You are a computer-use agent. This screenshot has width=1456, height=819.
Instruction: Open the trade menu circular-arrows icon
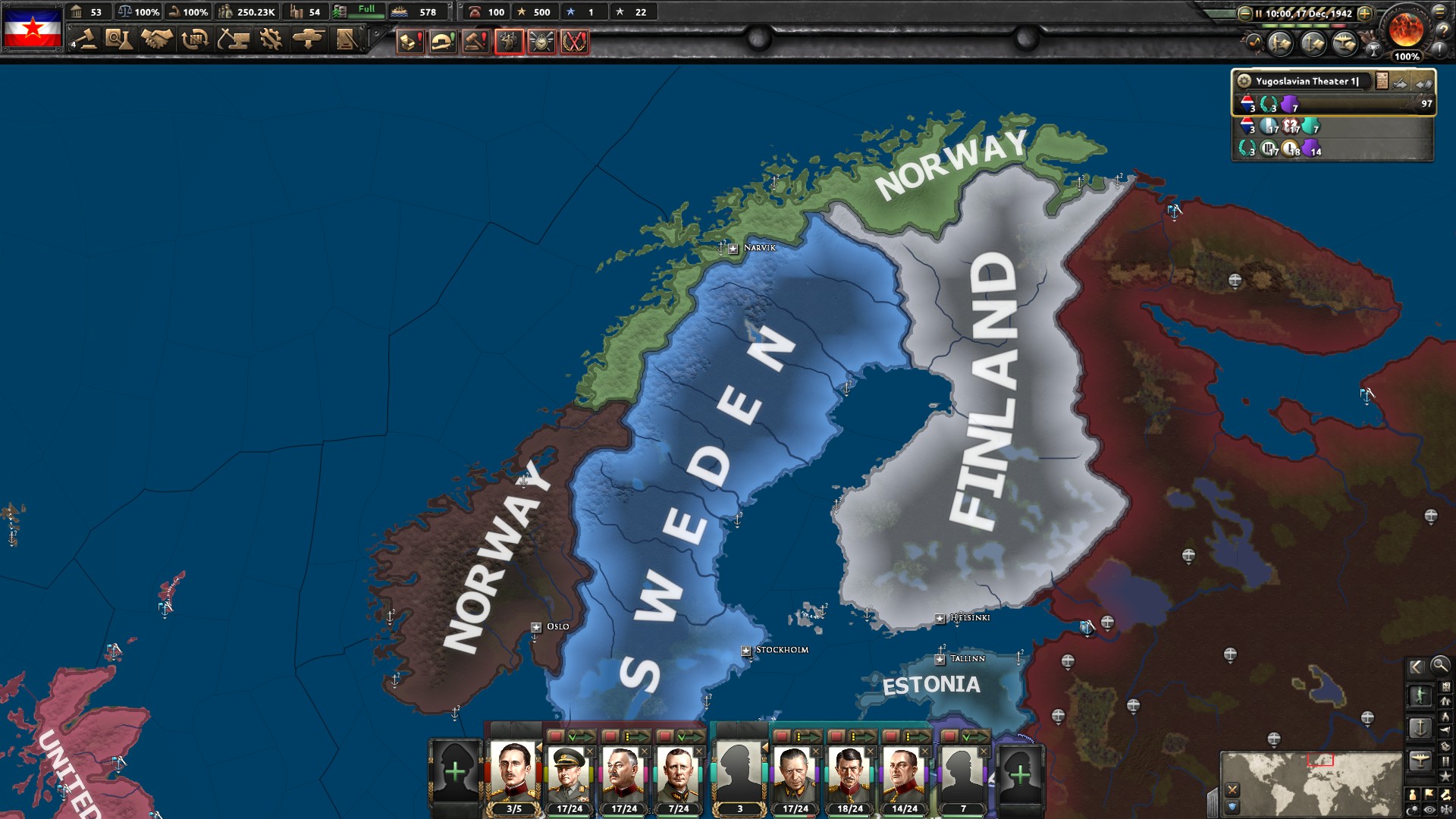(x=195, y=38)
